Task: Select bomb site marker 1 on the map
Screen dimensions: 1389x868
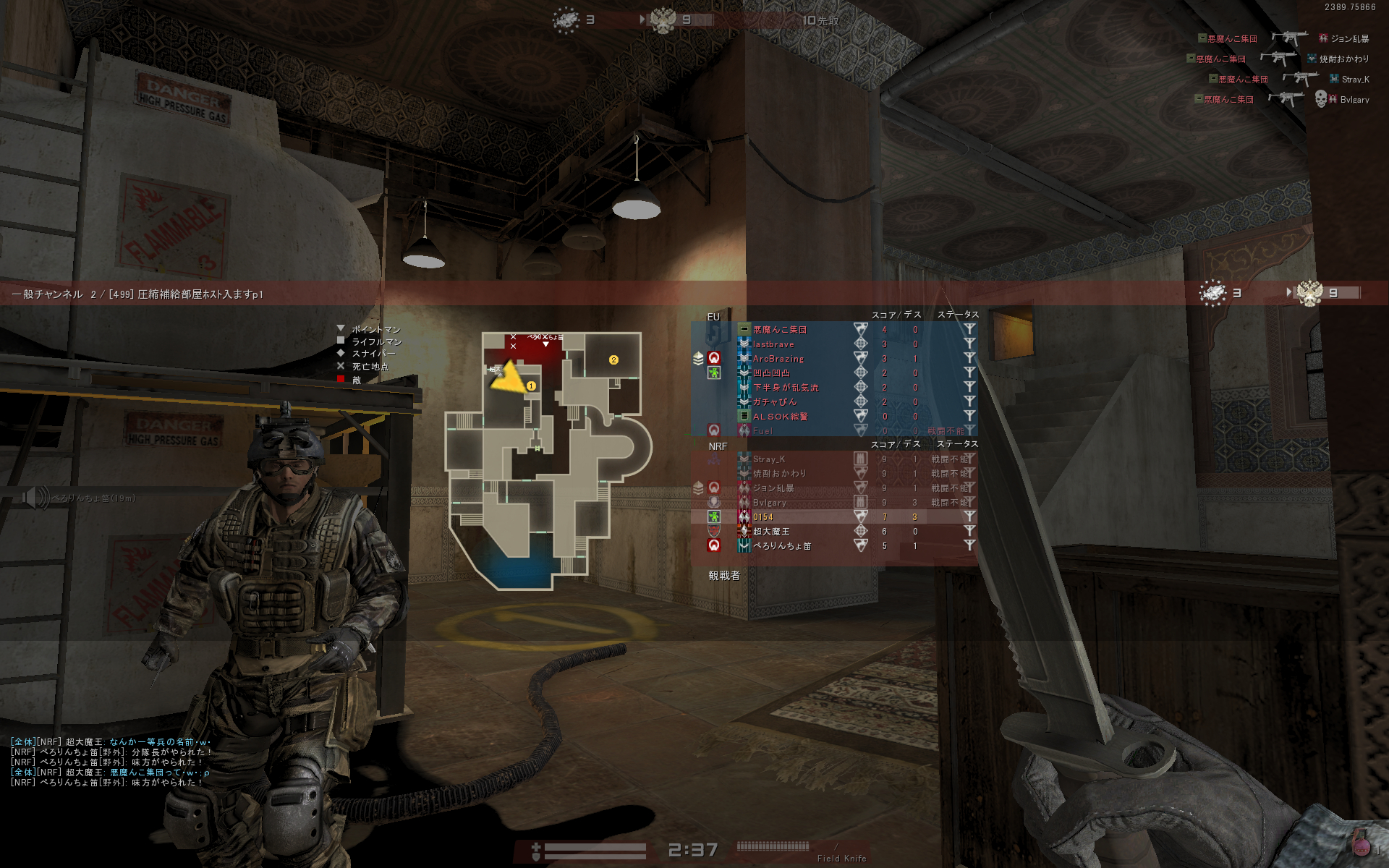Action: [x=531, y=386]
